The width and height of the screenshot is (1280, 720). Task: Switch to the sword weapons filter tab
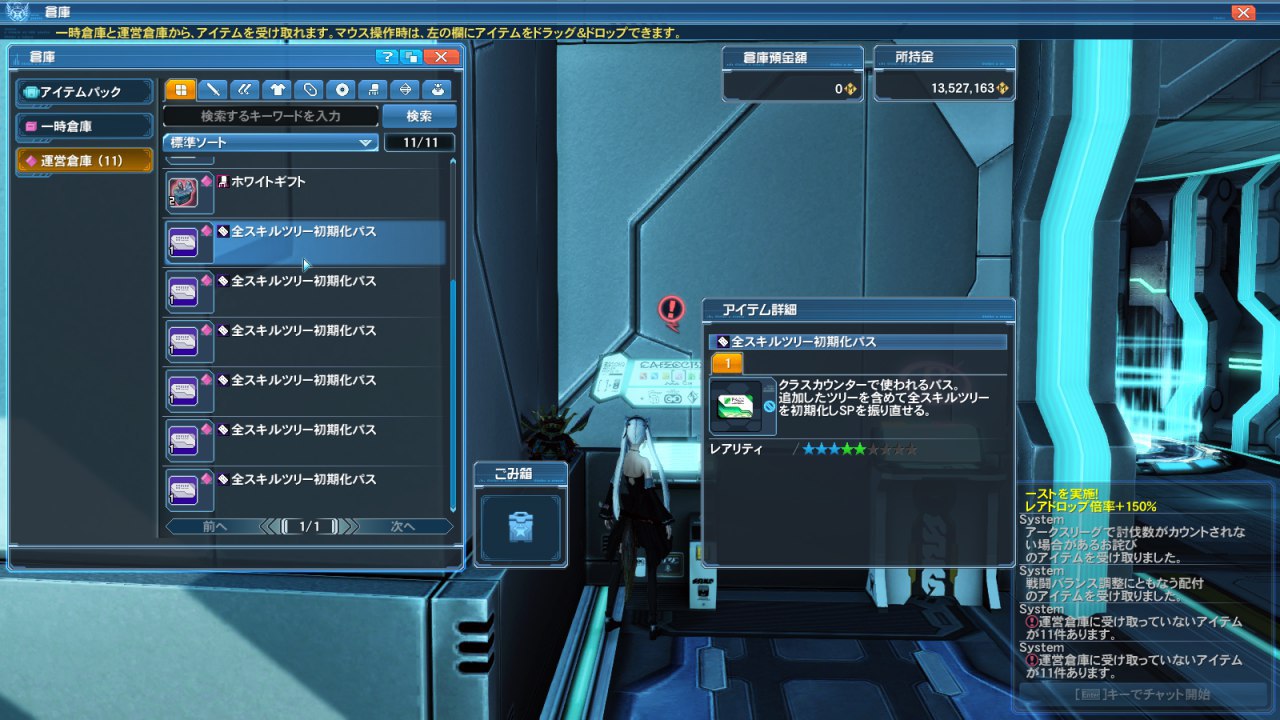(x=213, y=90)
